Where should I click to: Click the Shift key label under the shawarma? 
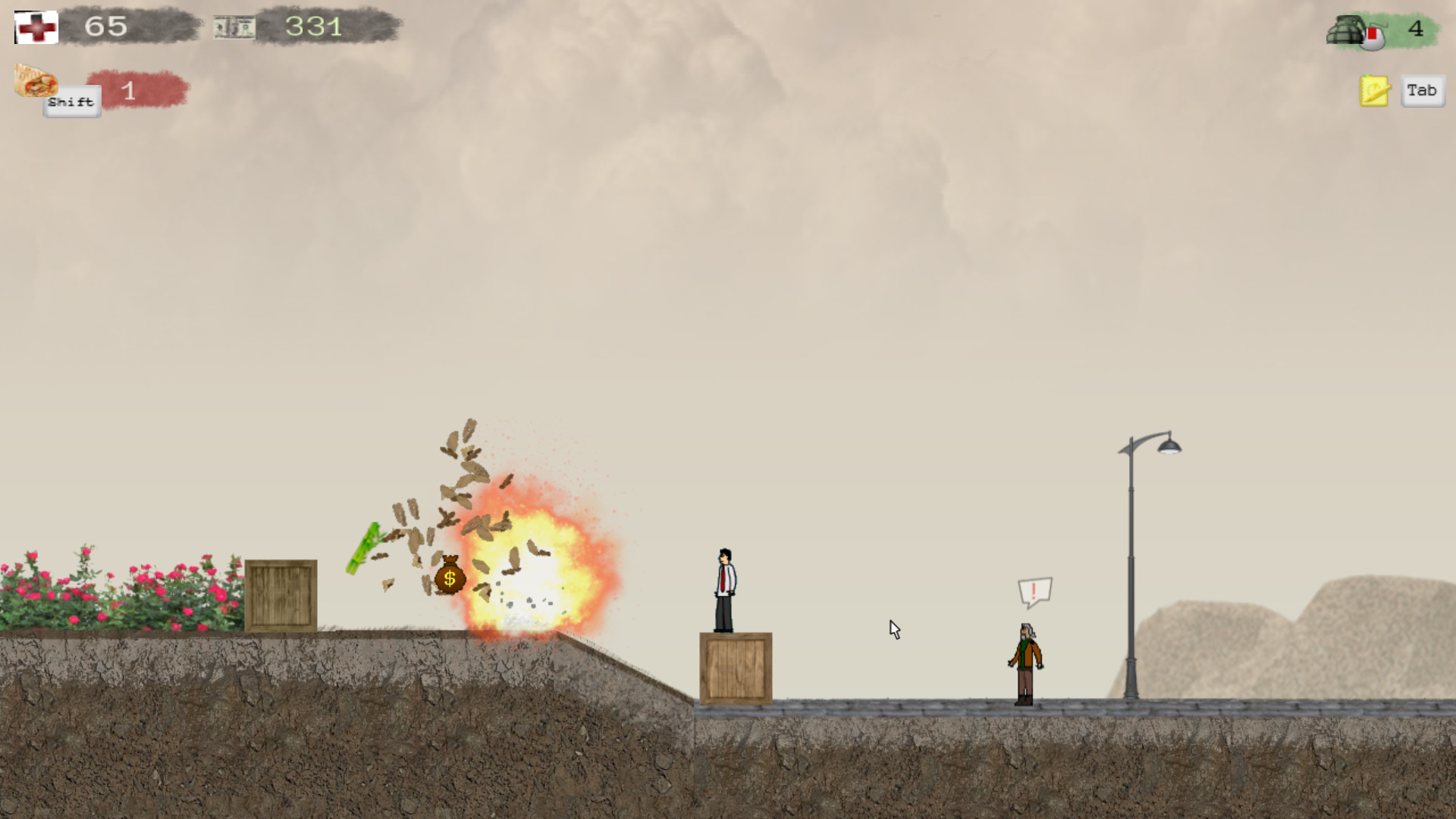(x=71, y=101)
